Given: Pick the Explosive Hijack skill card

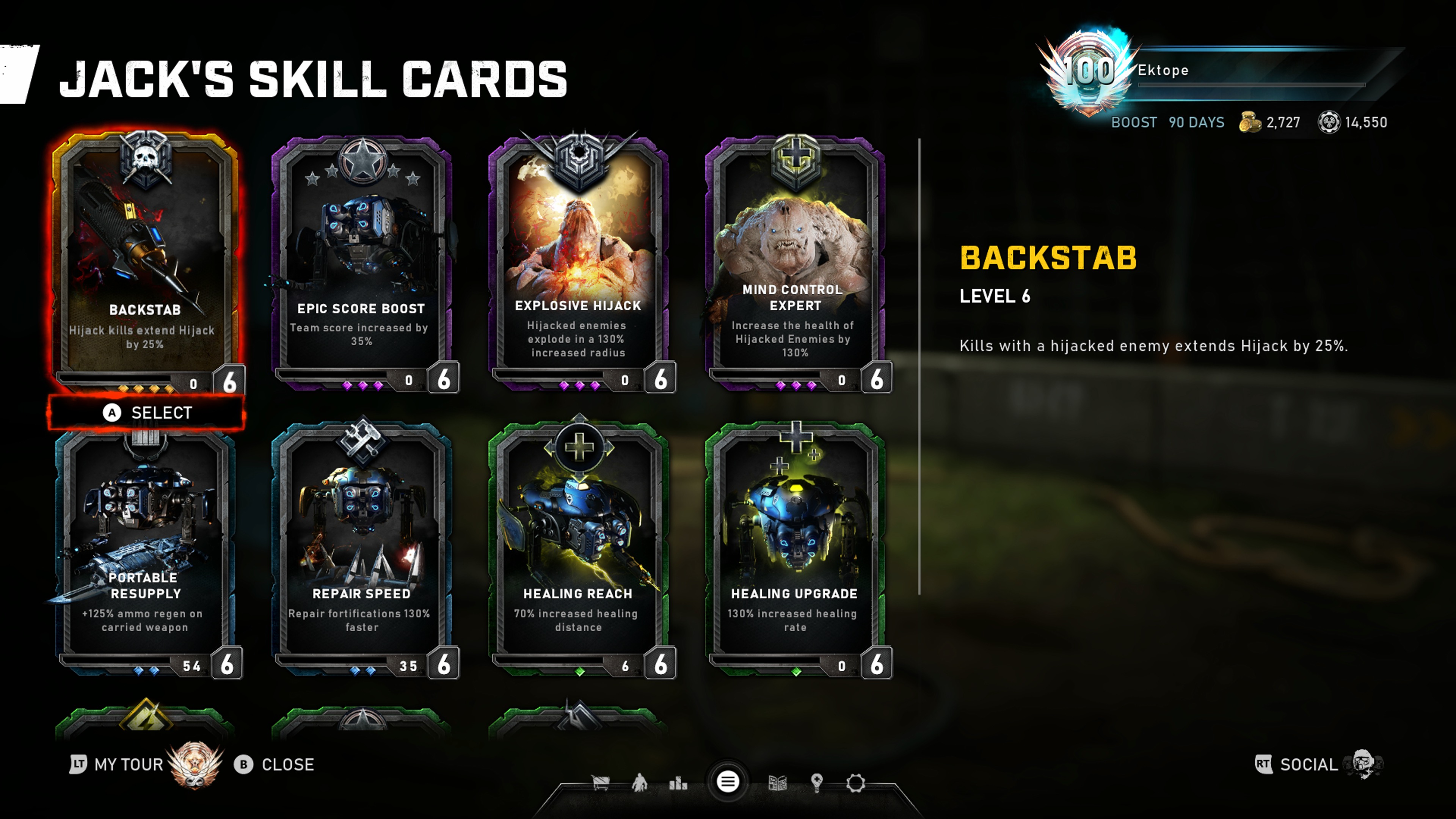Looking at the screenshot, I should [x=578, y=260].
